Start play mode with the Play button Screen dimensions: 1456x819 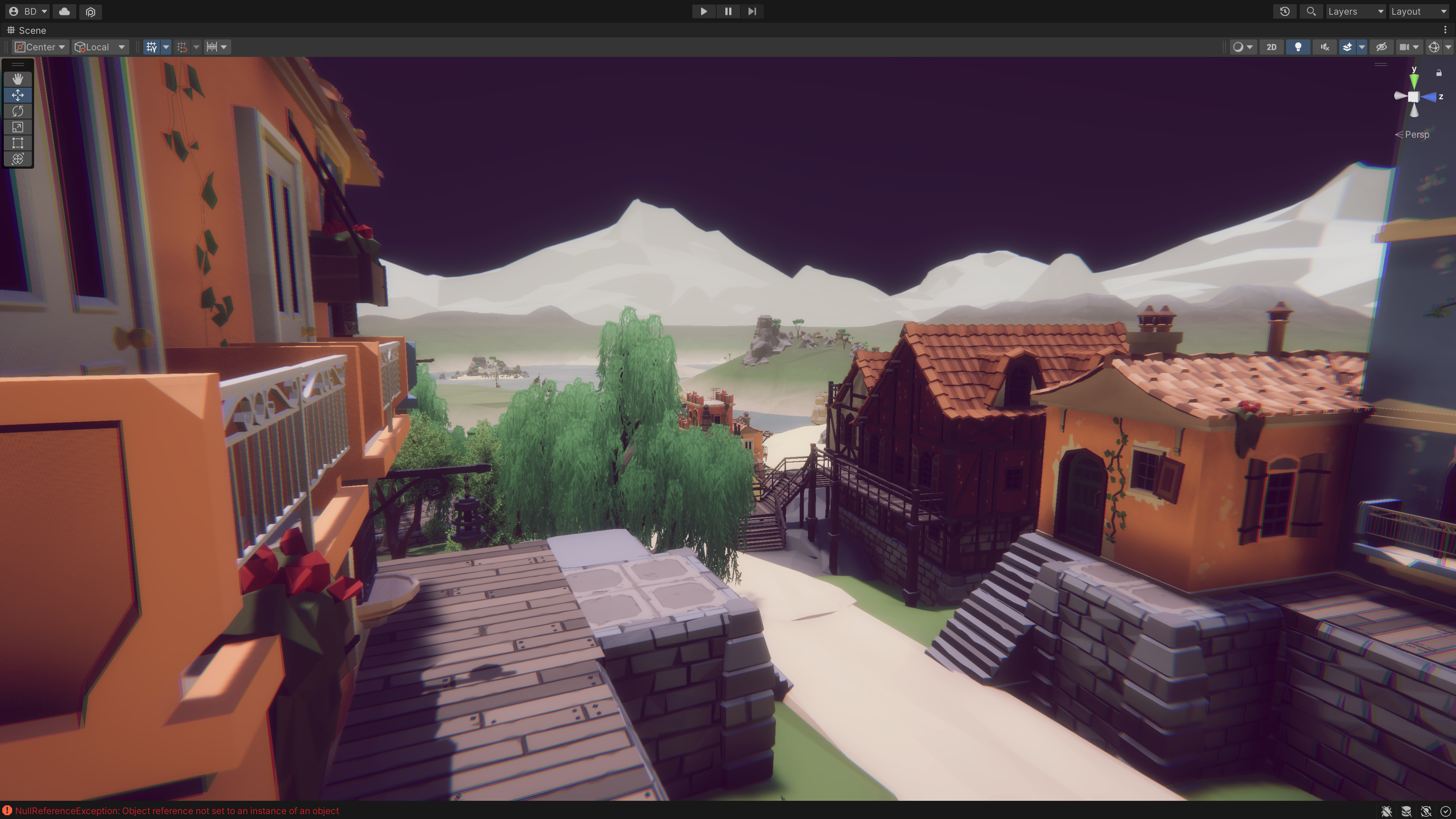point(704,11)
